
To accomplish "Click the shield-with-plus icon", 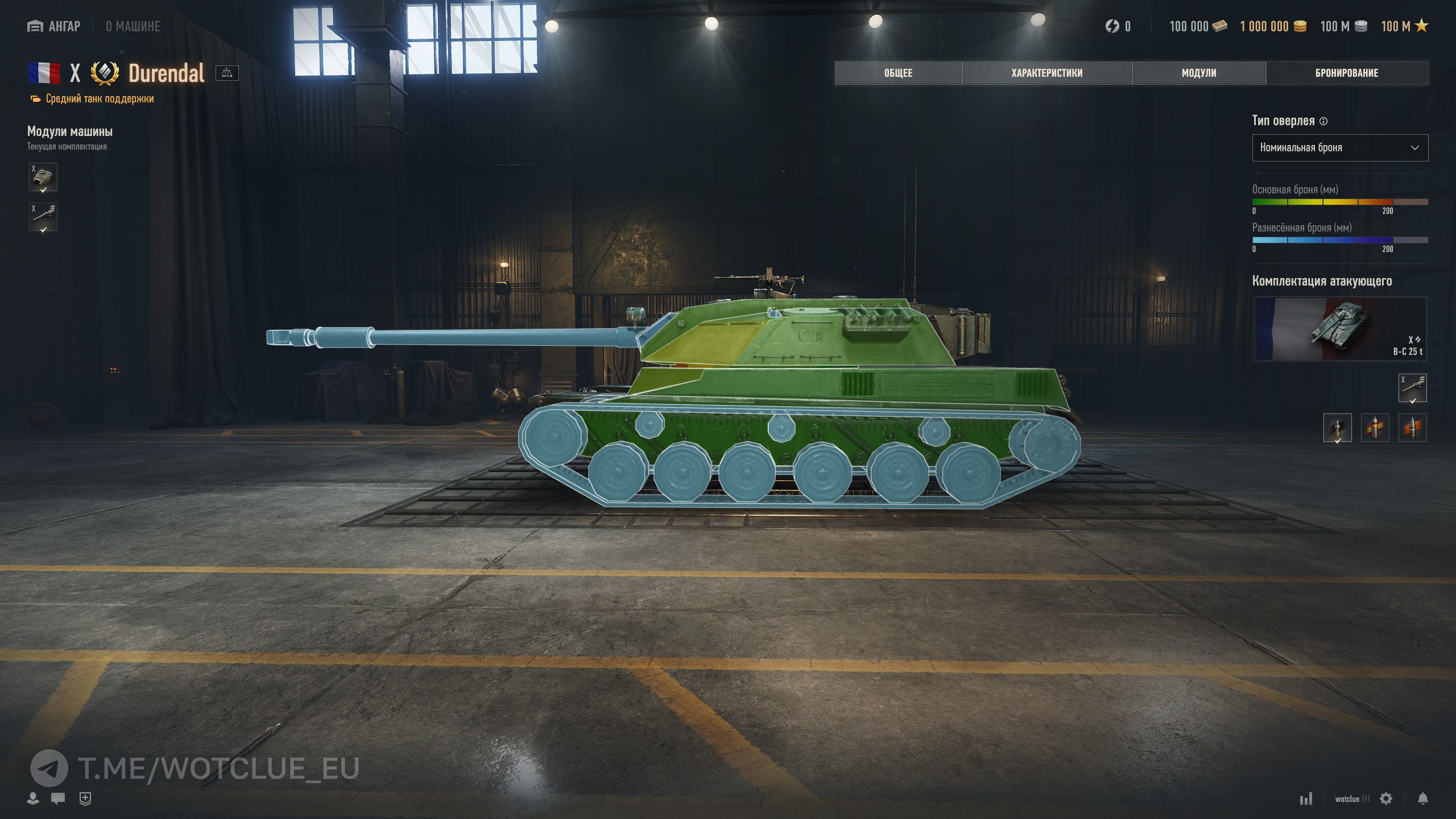I will click(85, 799).
